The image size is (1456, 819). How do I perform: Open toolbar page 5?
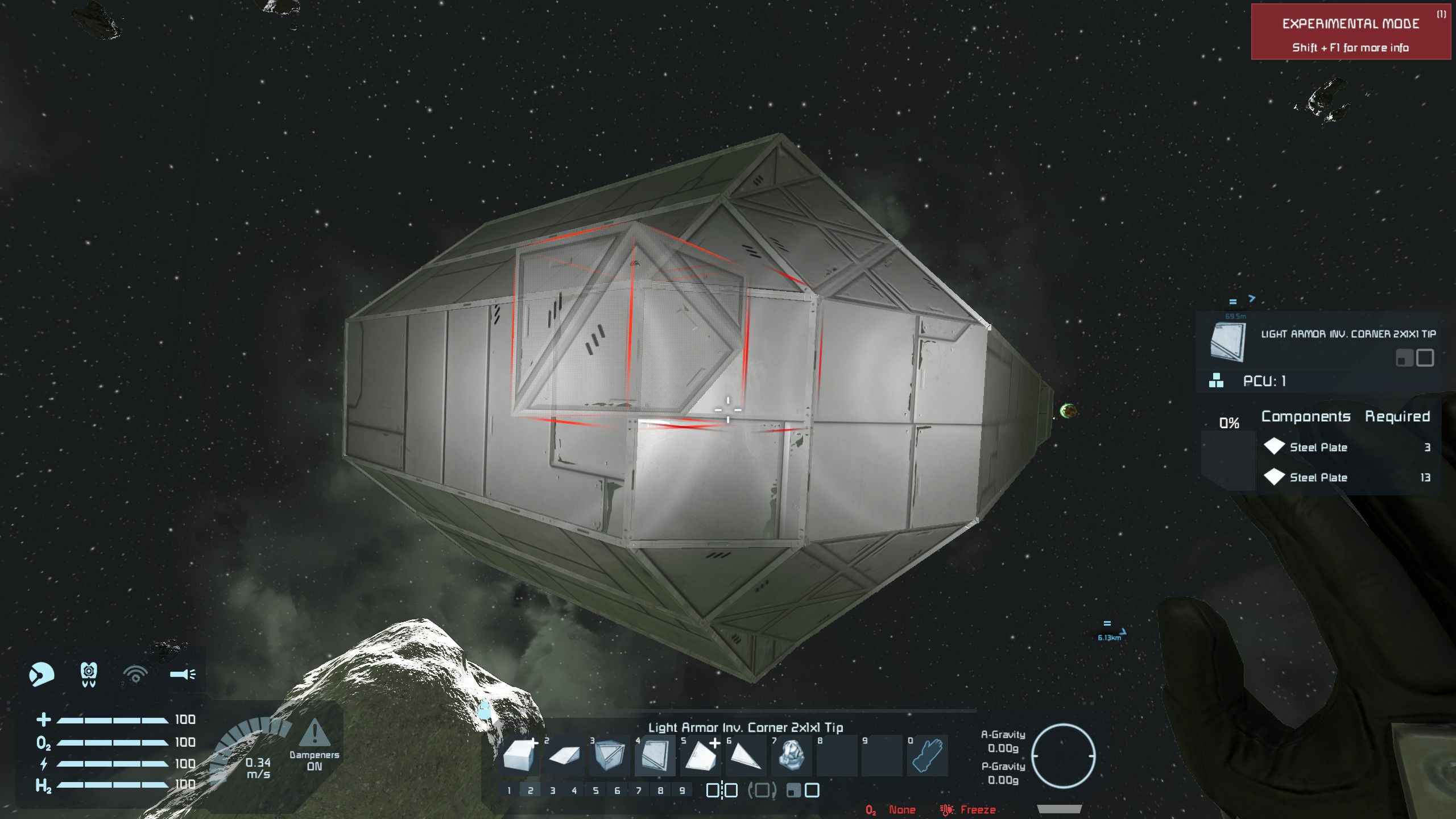click(595, 791)
